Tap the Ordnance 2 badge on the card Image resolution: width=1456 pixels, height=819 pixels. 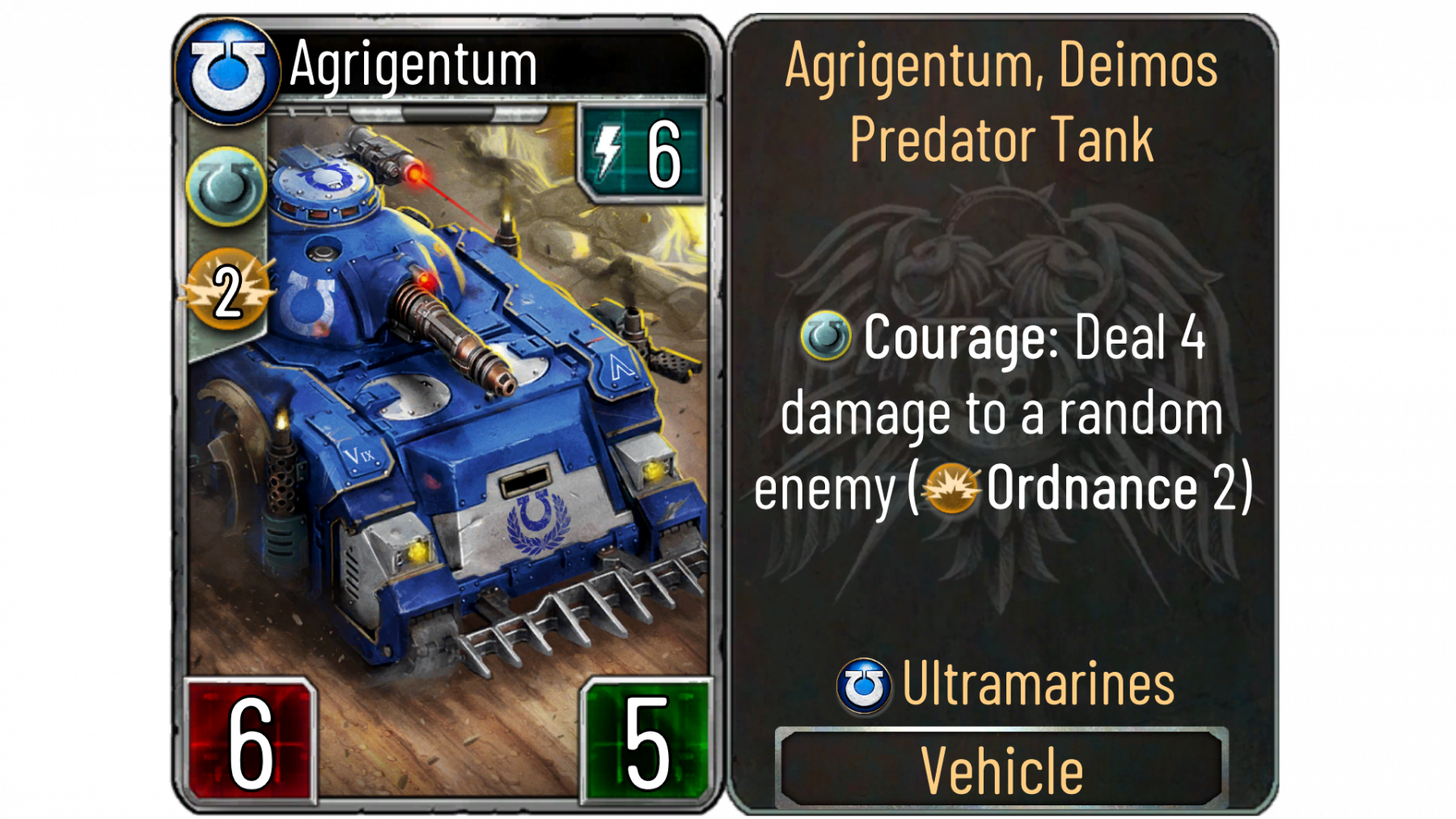point(227,291)
